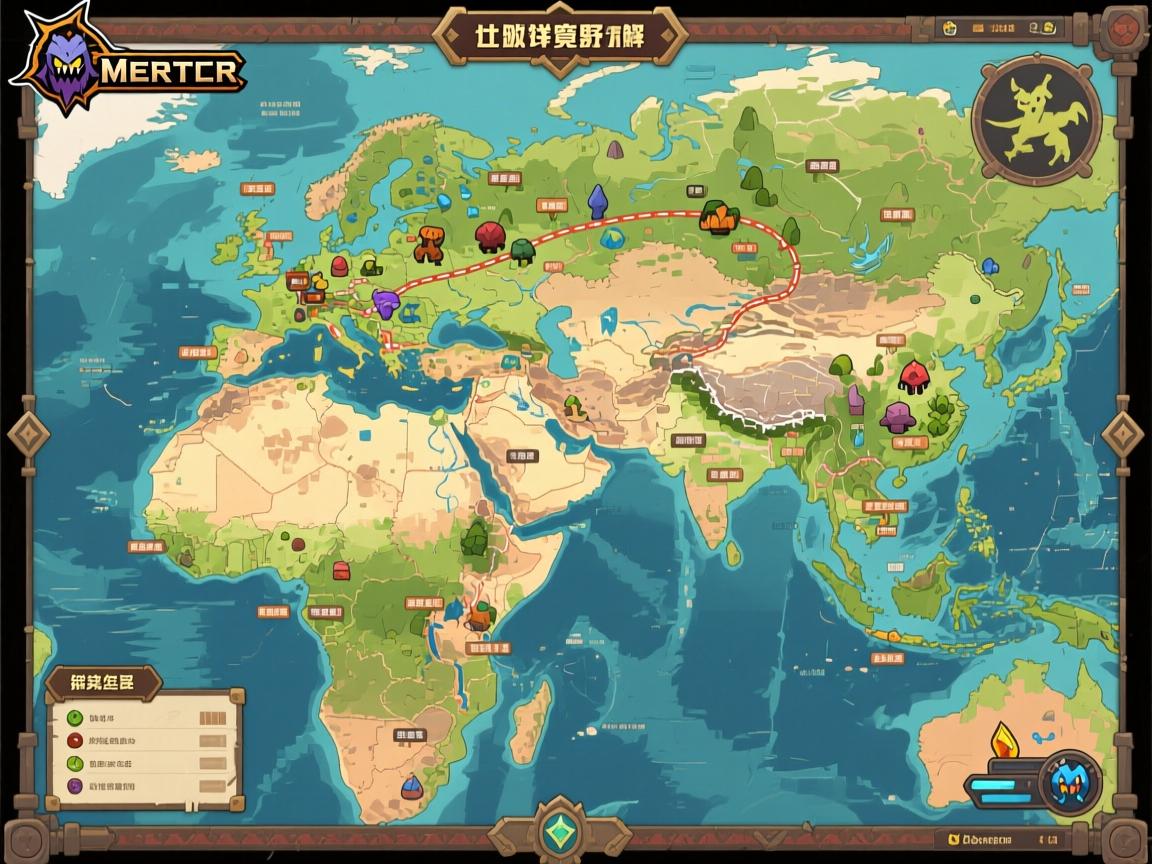Click the yellow badge in the bottom bar

pos(952,838)
